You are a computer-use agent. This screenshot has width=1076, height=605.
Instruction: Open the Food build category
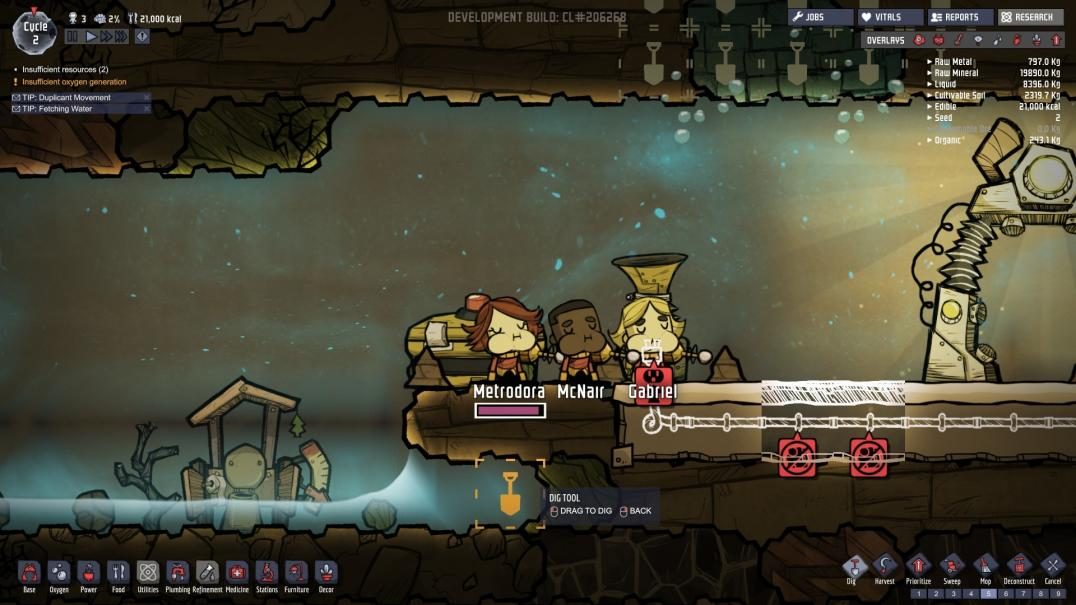(x=118, y=574)
